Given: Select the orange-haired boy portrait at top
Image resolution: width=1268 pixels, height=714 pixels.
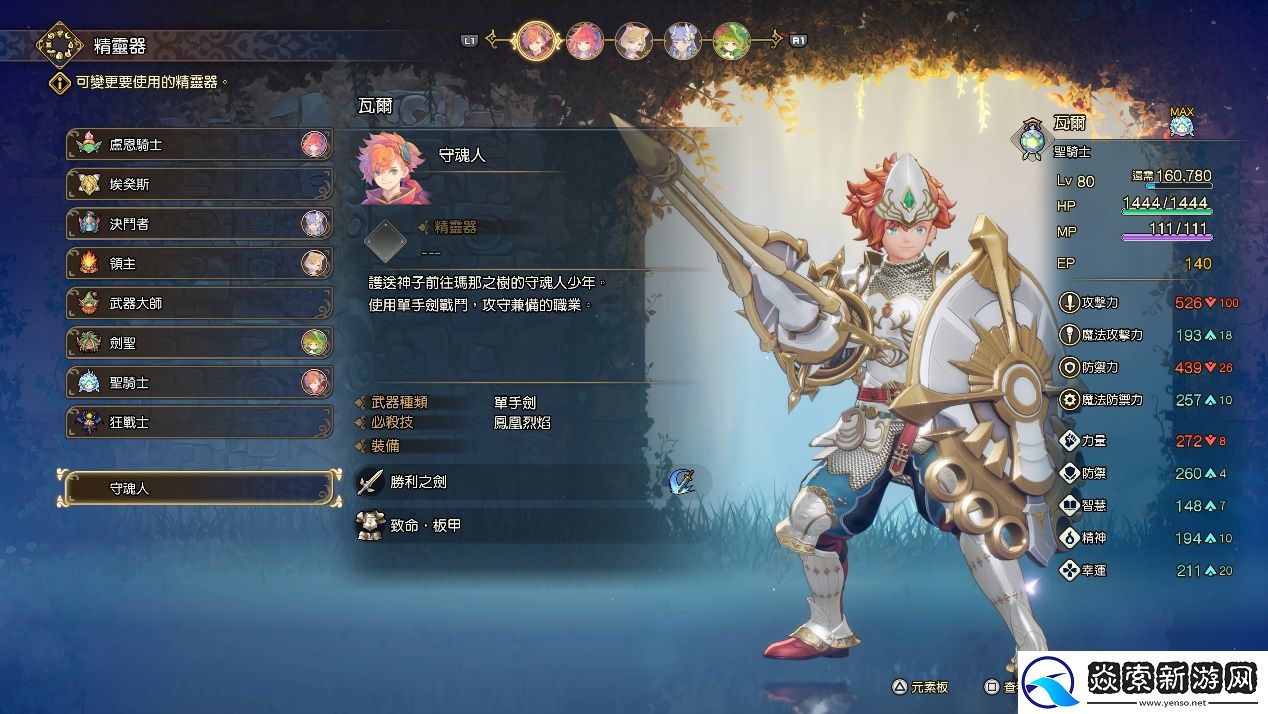Looking at the screenshot, I should (x=535, y=41).
